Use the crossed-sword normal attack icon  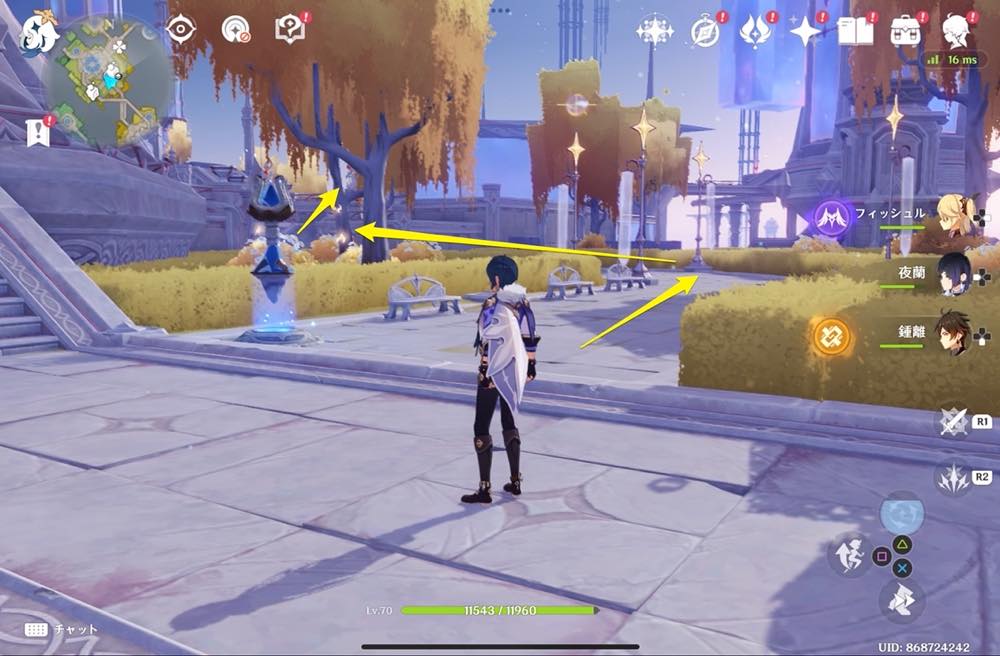pos(952,421)
